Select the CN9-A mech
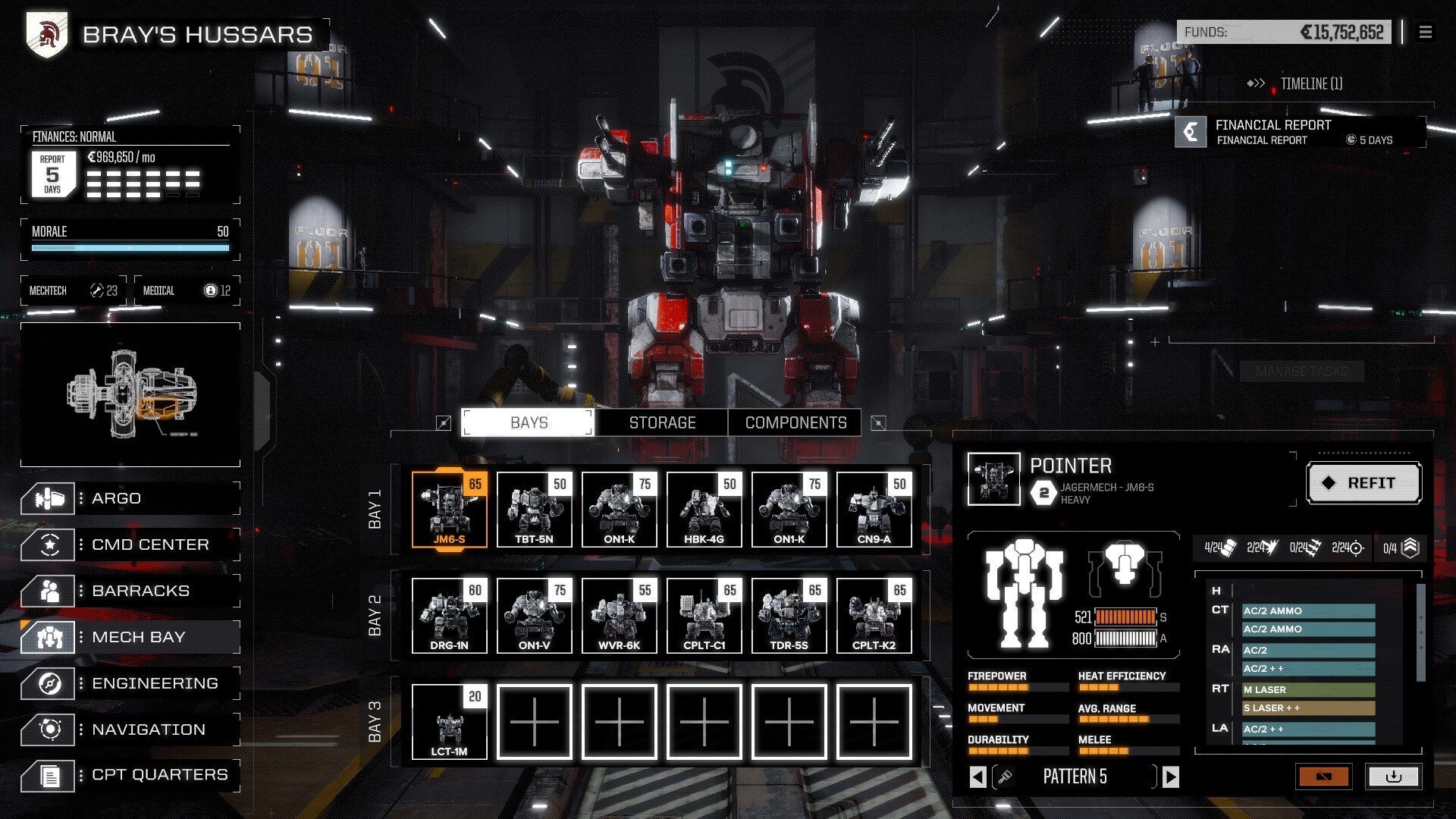The image size is (1456, 819). click(874, 508)
